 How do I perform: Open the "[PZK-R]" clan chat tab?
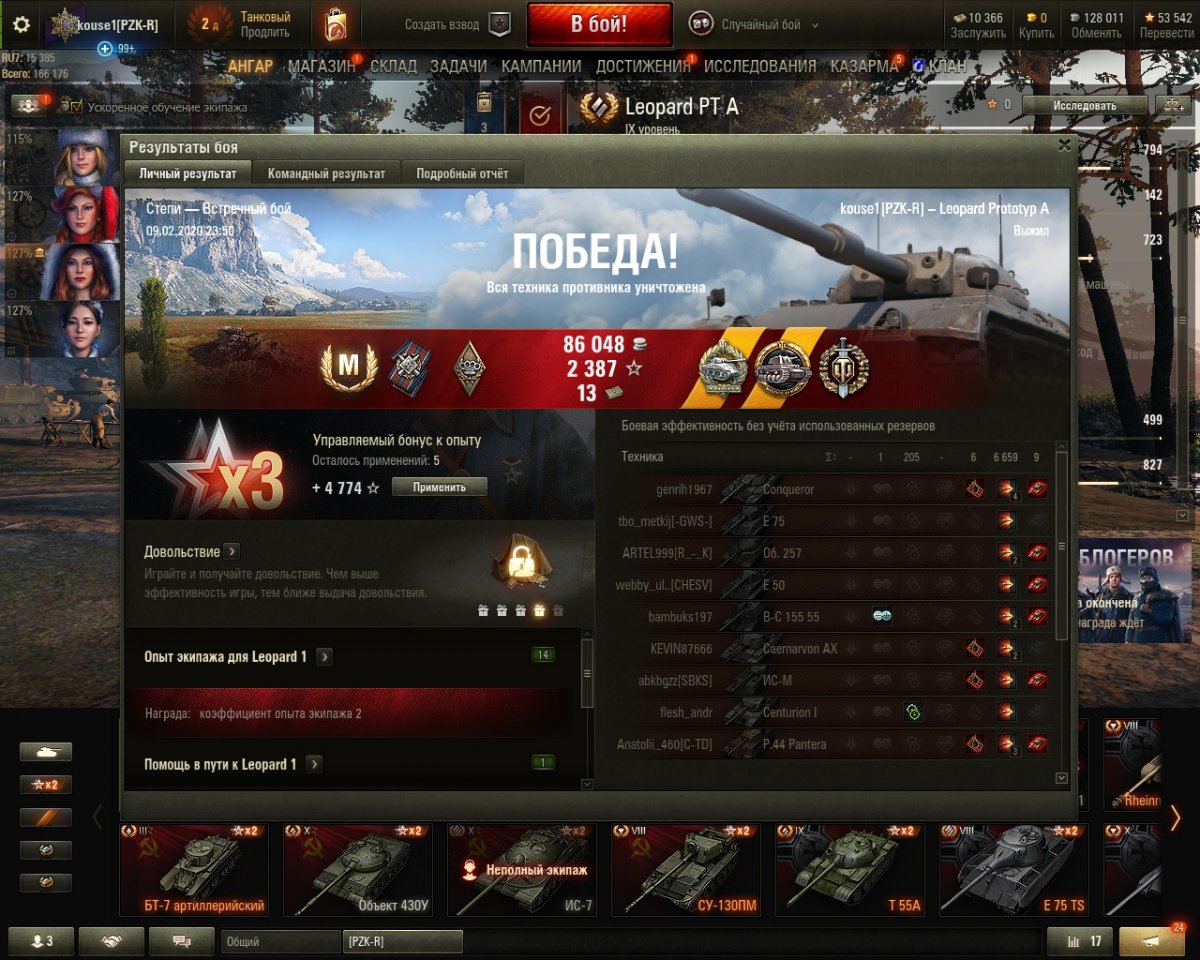click(402, 941)
